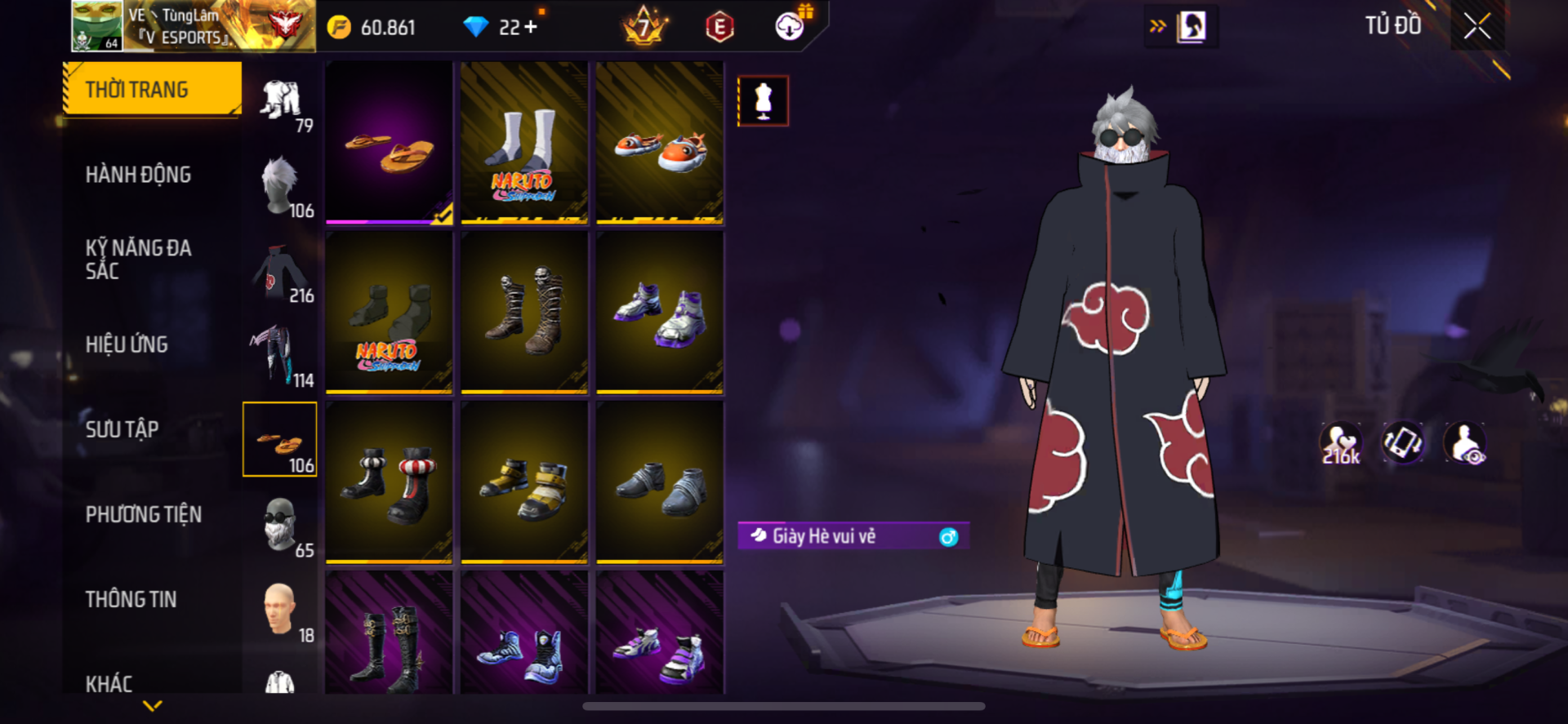Viewport: 1568px width, 724px height.
Task: Close the wardrobe with the X button
Action: (x=1477, y=27)
